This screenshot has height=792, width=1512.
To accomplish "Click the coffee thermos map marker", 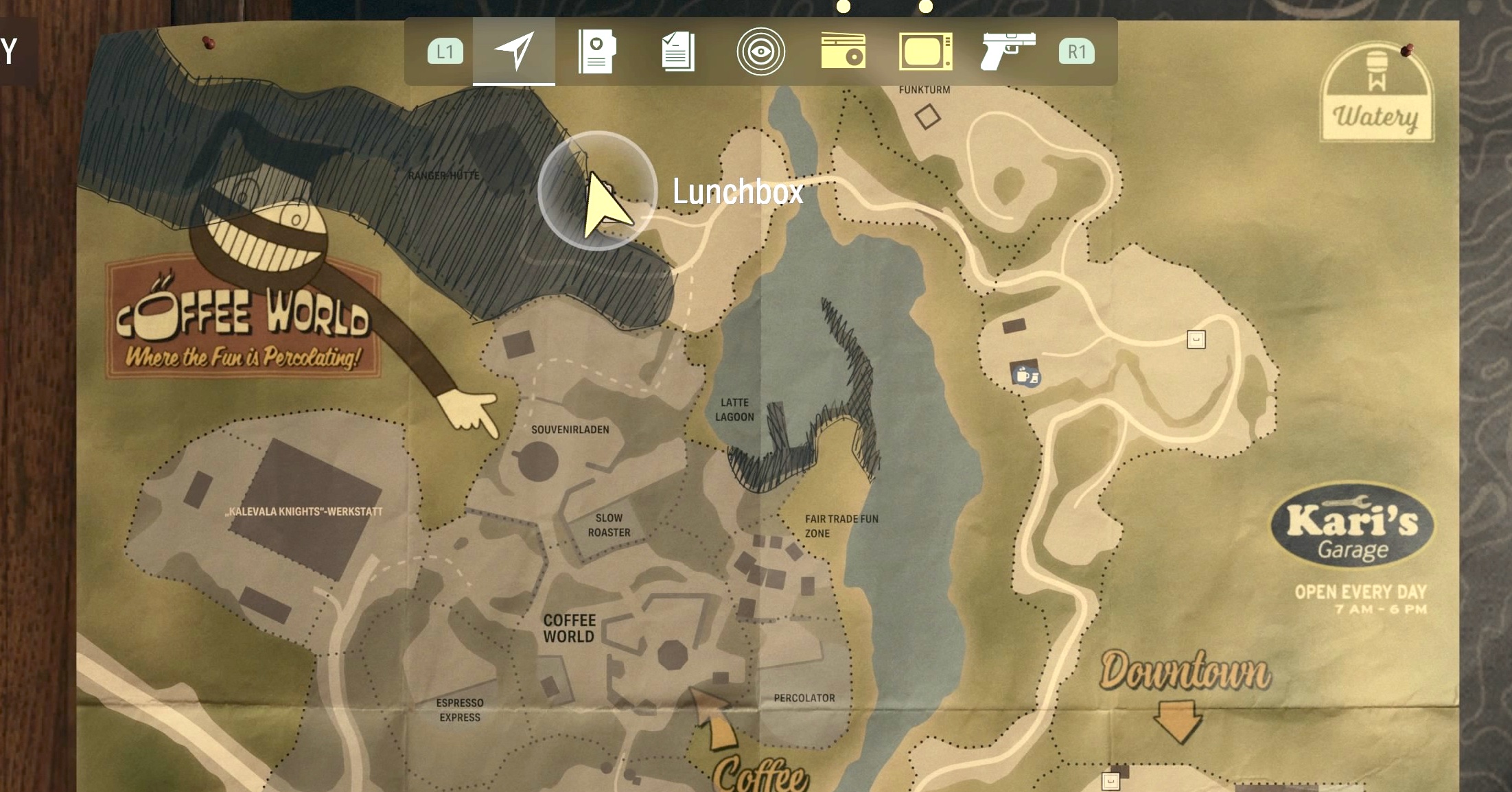I will (x=1025, y=375).
